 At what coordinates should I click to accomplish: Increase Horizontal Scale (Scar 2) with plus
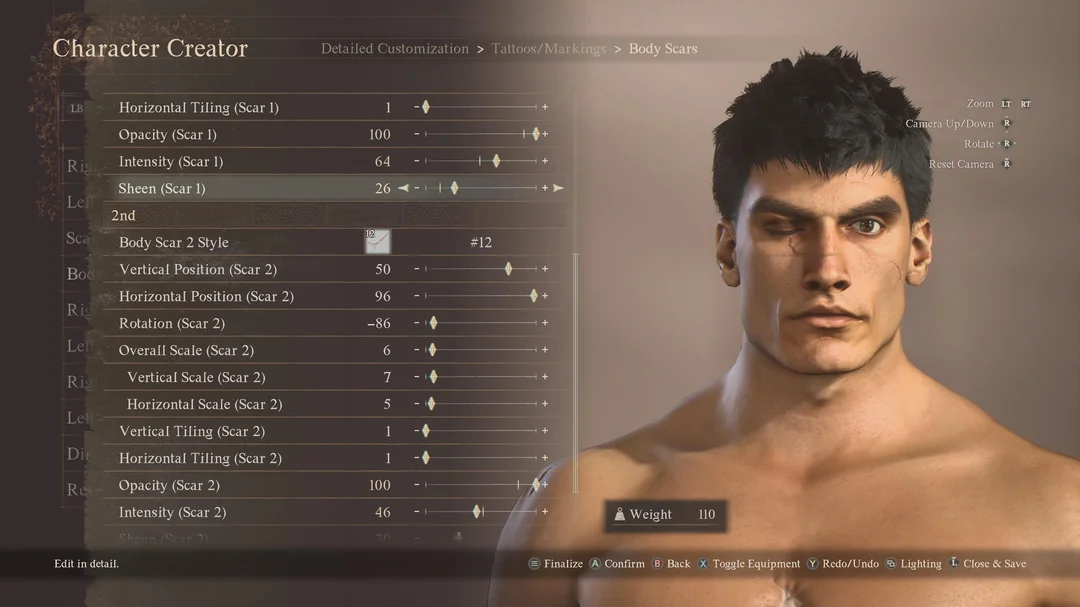click(545, 404)
